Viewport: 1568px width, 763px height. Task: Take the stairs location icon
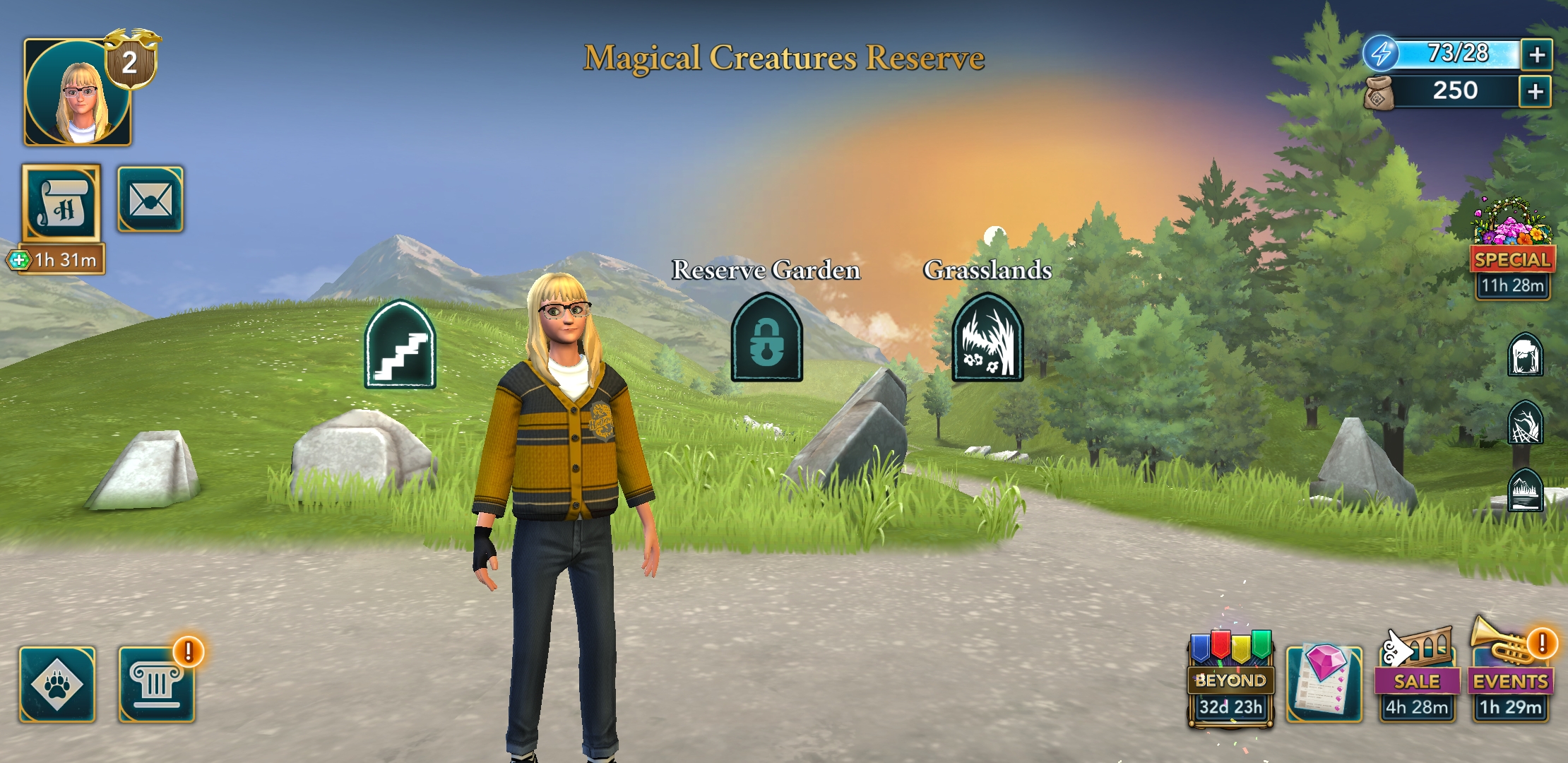400,345
